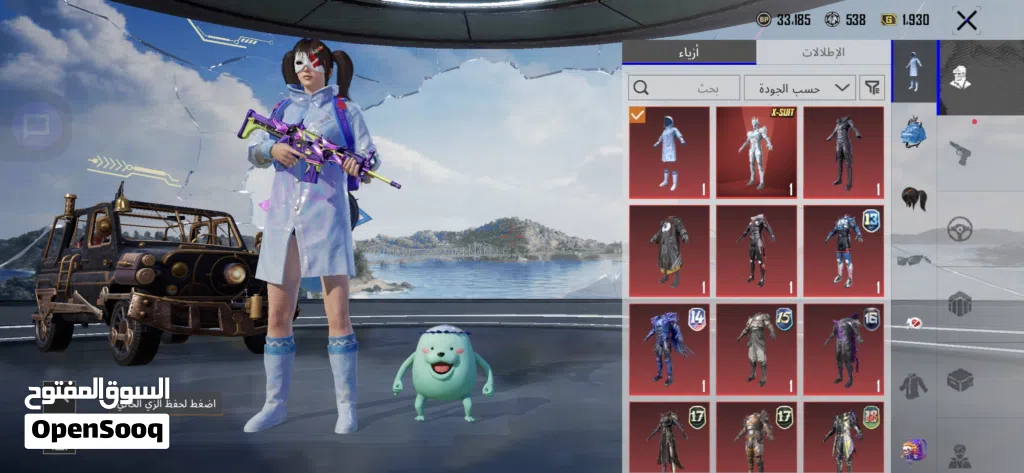Screen dimensions: 1024x473
Task: Show the glasses category
Action: [912, 260]
